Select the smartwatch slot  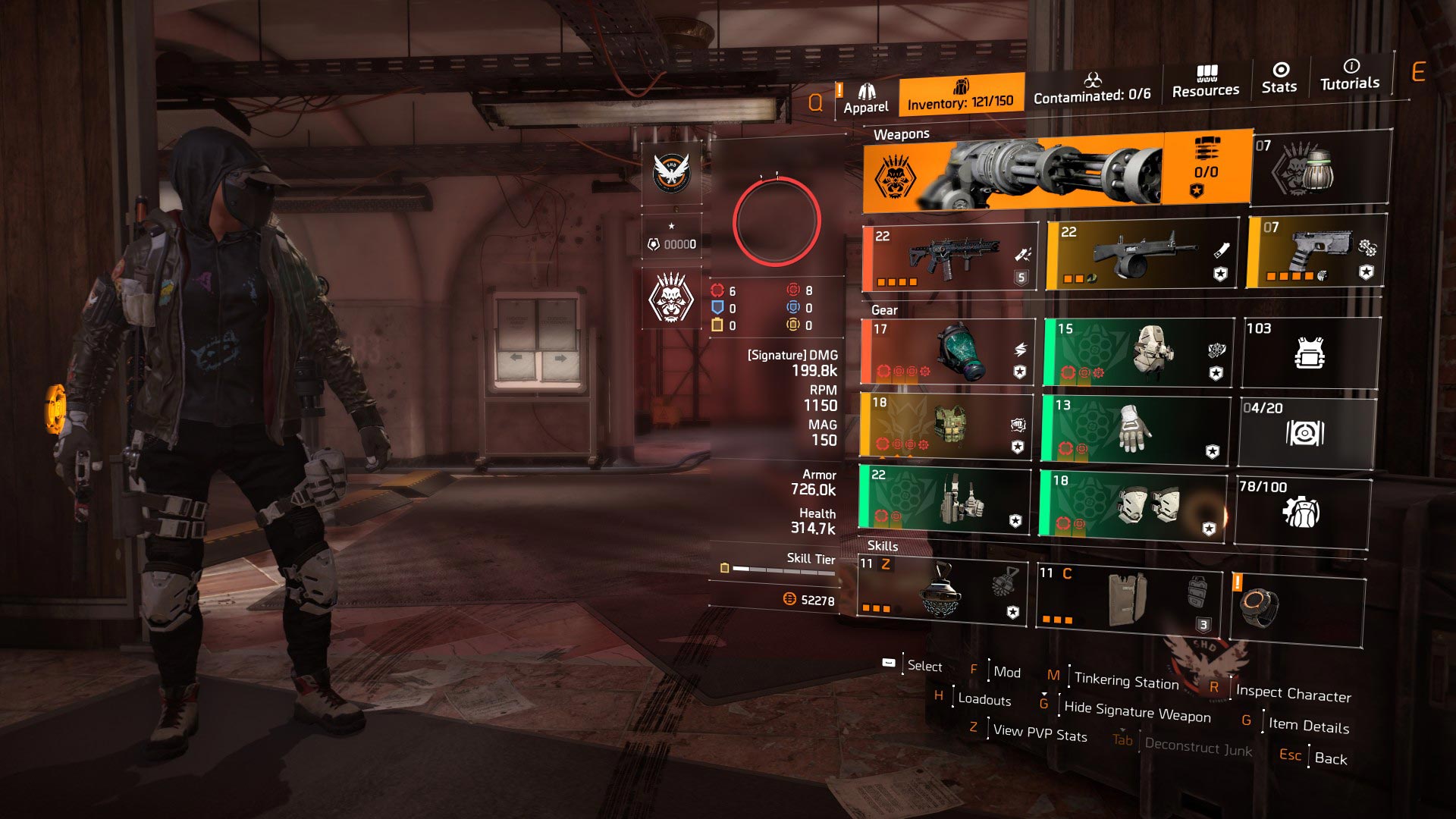1297,610
